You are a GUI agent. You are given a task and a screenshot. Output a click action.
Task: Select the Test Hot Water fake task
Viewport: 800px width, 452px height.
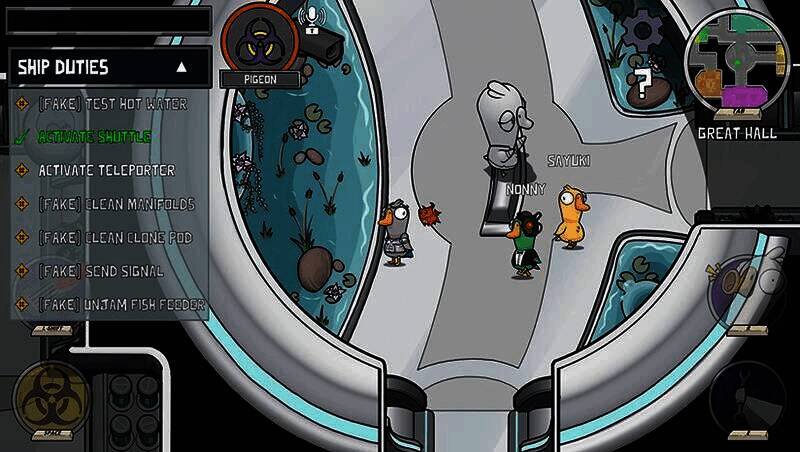(x=112, y=103)
